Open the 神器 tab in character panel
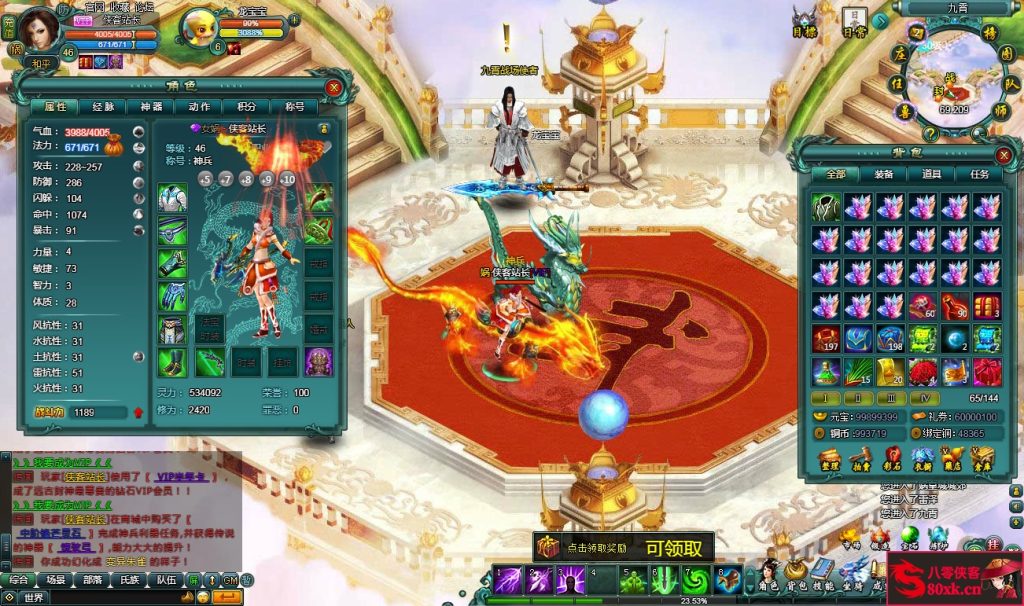Viewport: 1024px width, 606px height. 151,106
